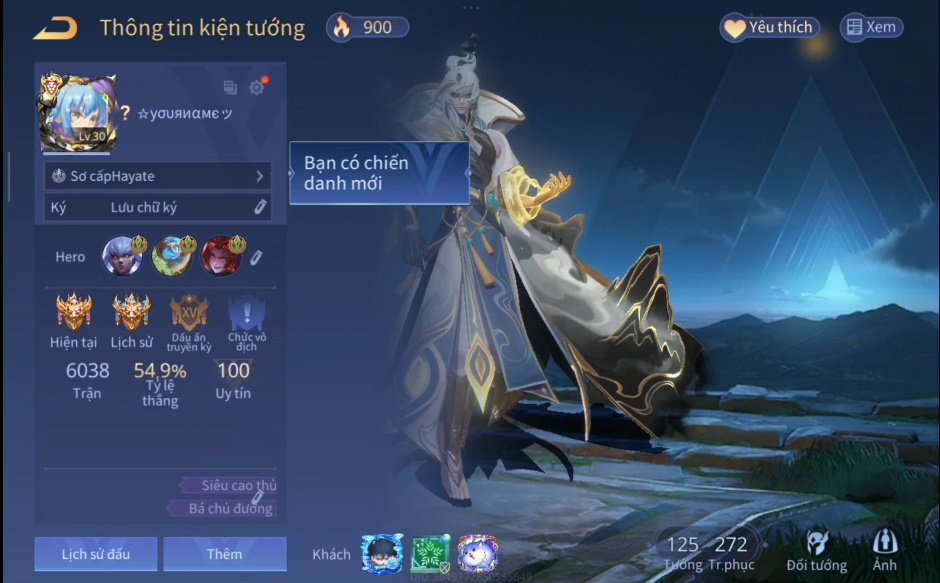Go back using the arrow button

[x=55, y=28]
